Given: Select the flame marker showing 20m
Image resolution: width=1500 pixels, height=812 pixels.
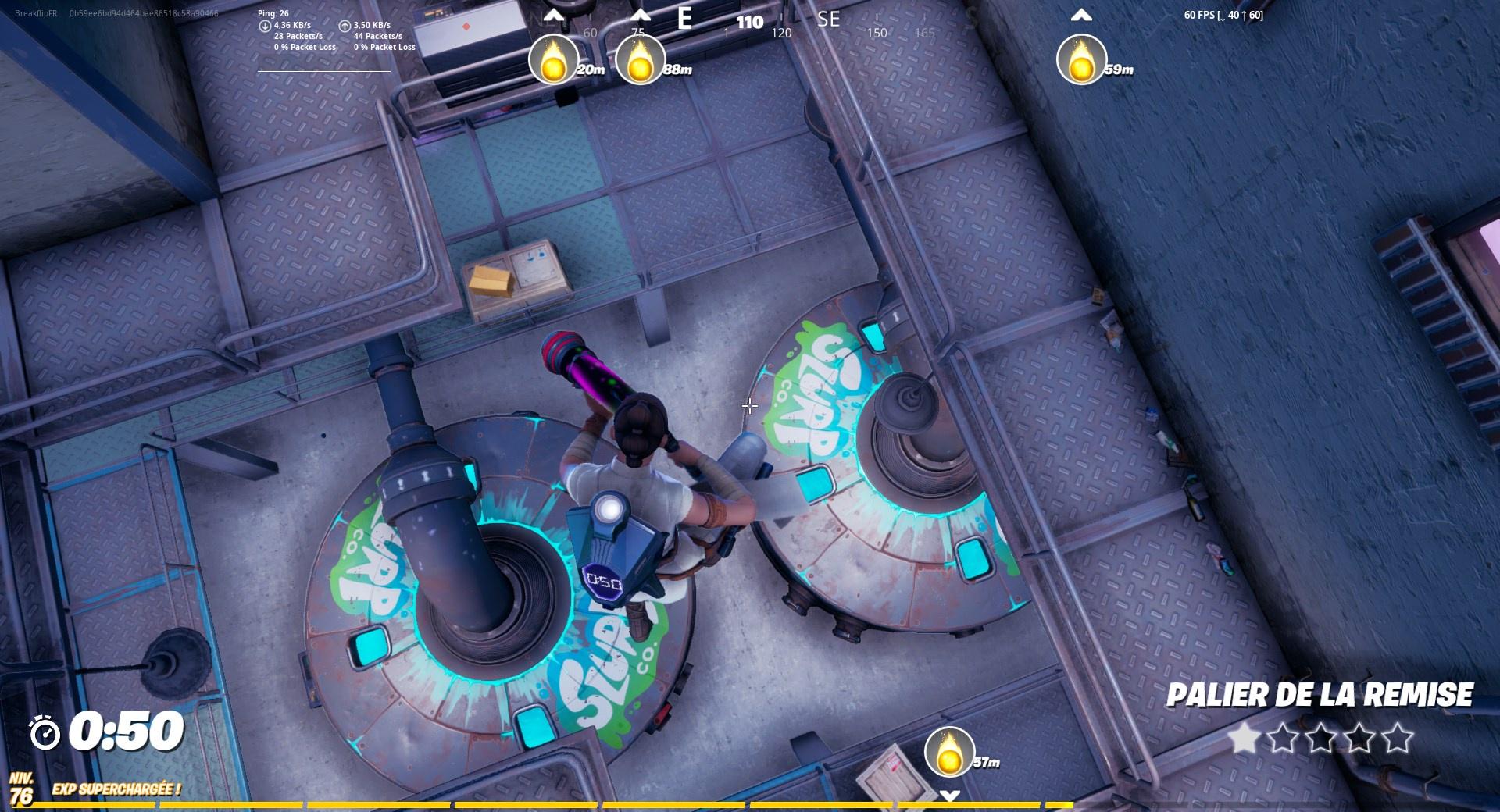Looking at the screenshot, I should (555, 62).
